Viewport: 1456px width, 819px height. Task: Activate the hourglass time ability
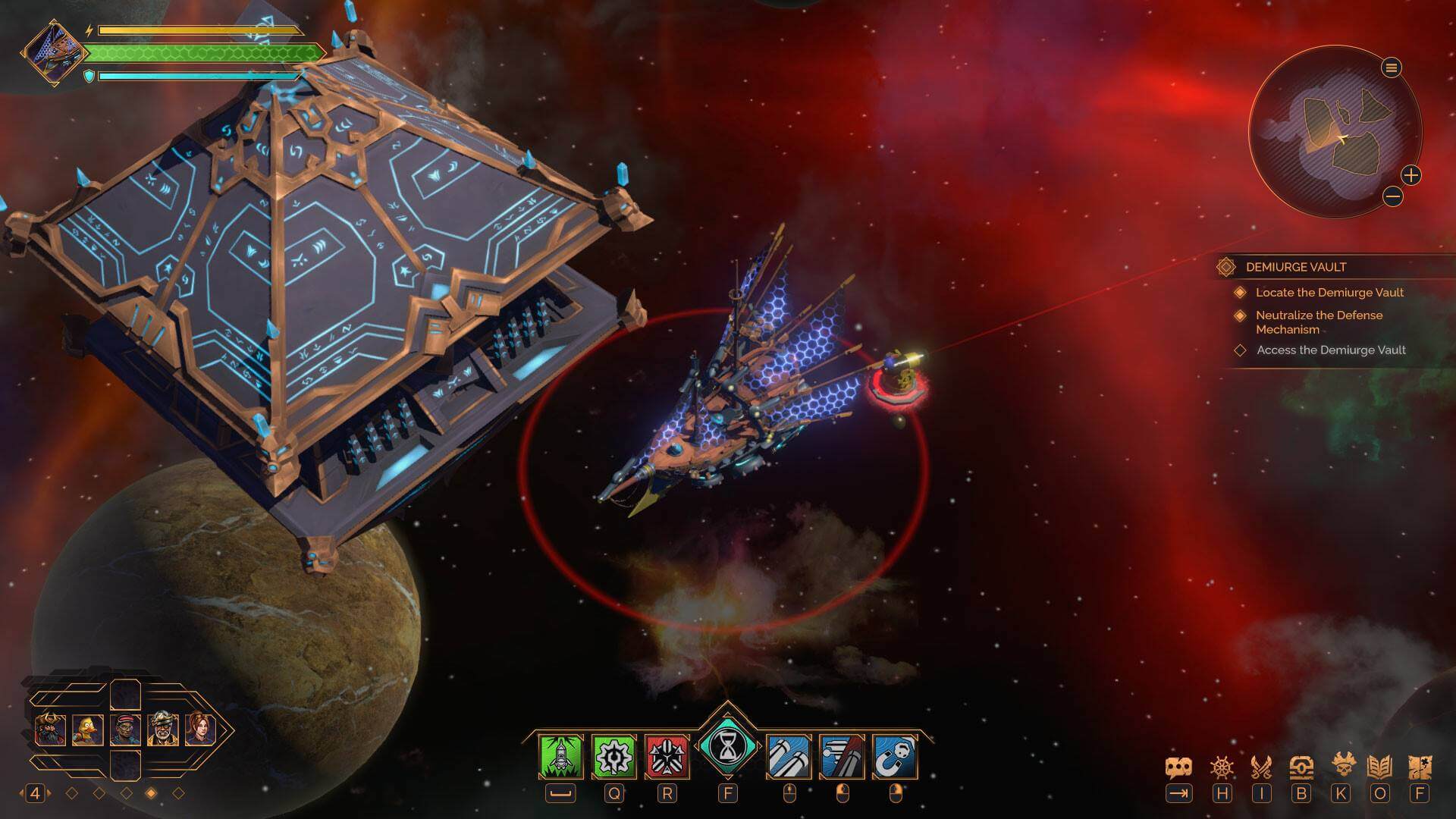[x=727, y=748]
